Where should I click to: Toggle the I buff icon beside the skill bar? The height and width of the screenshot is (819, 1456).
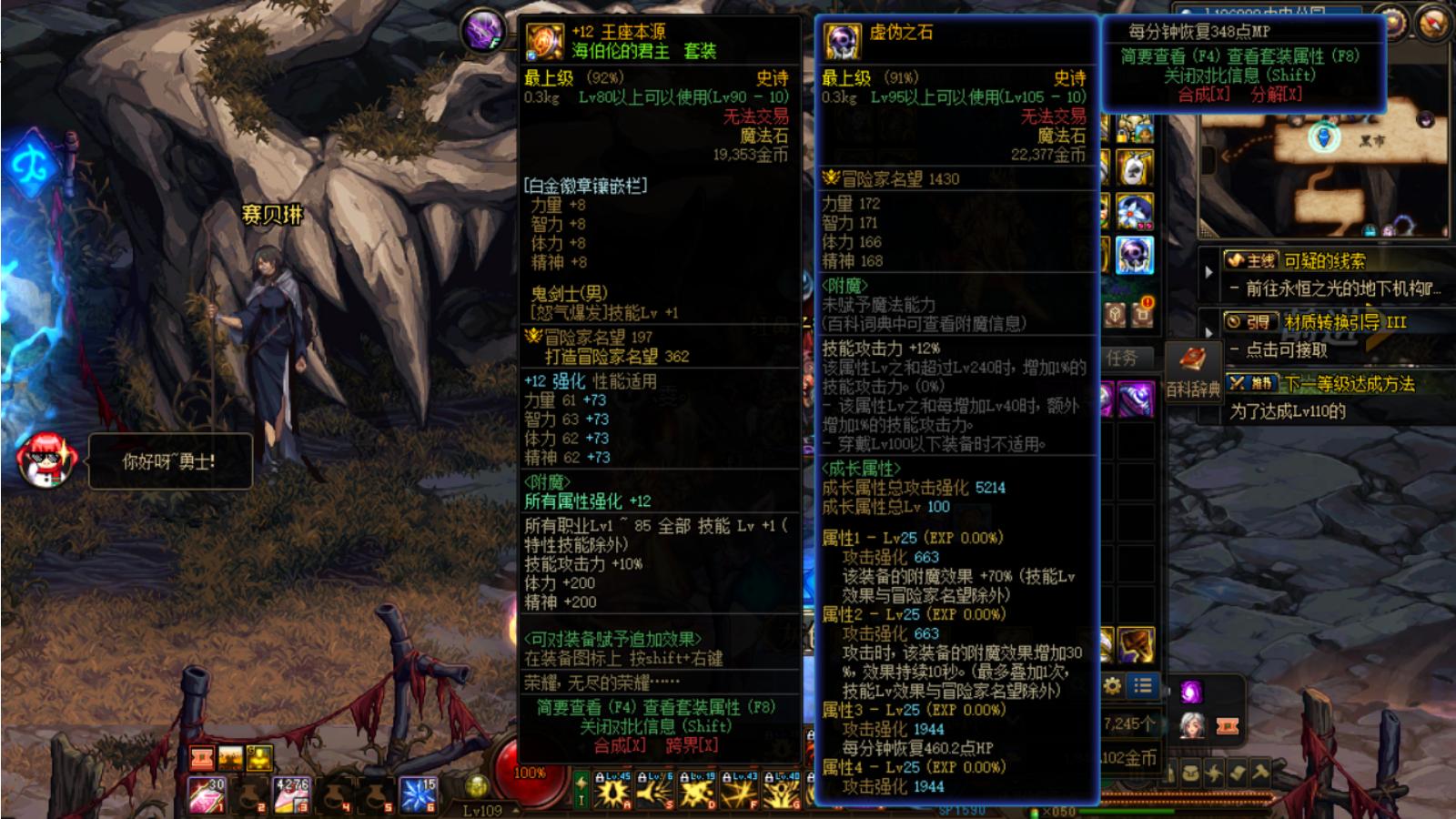coord(581,791)
